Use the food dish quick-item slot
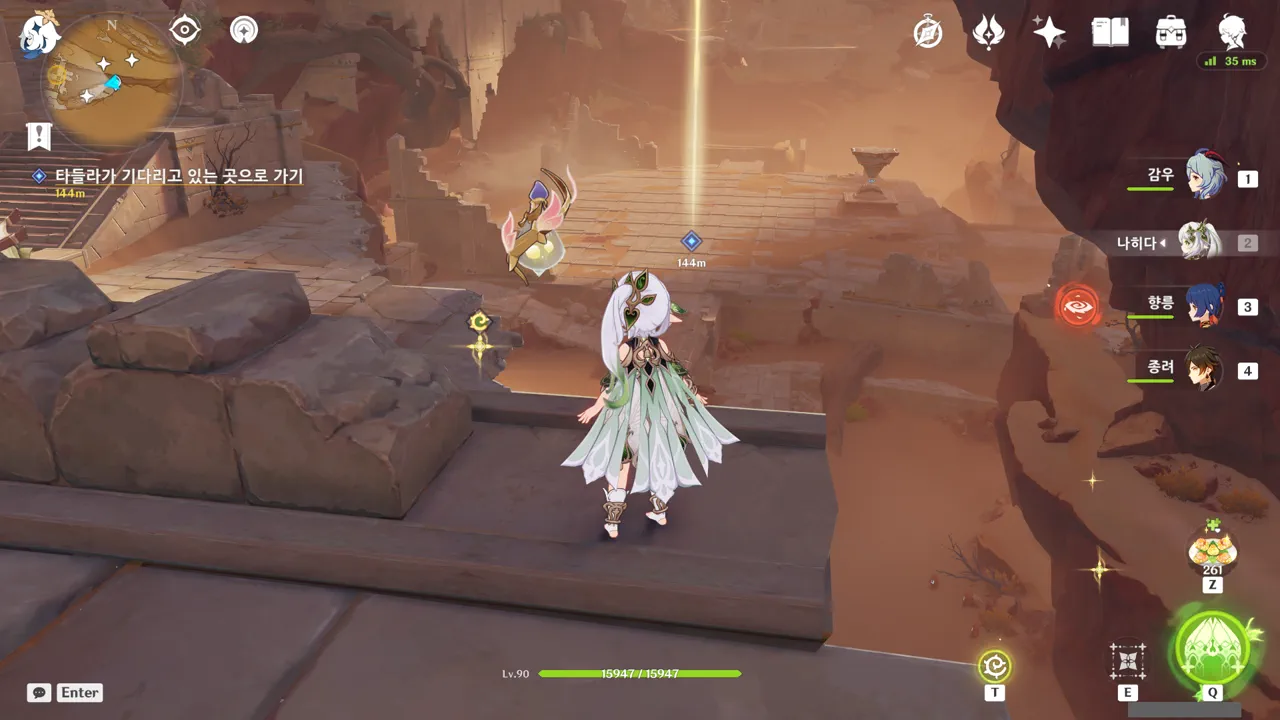Viewport: 1280px width, 720px height. pos(1212,549)
